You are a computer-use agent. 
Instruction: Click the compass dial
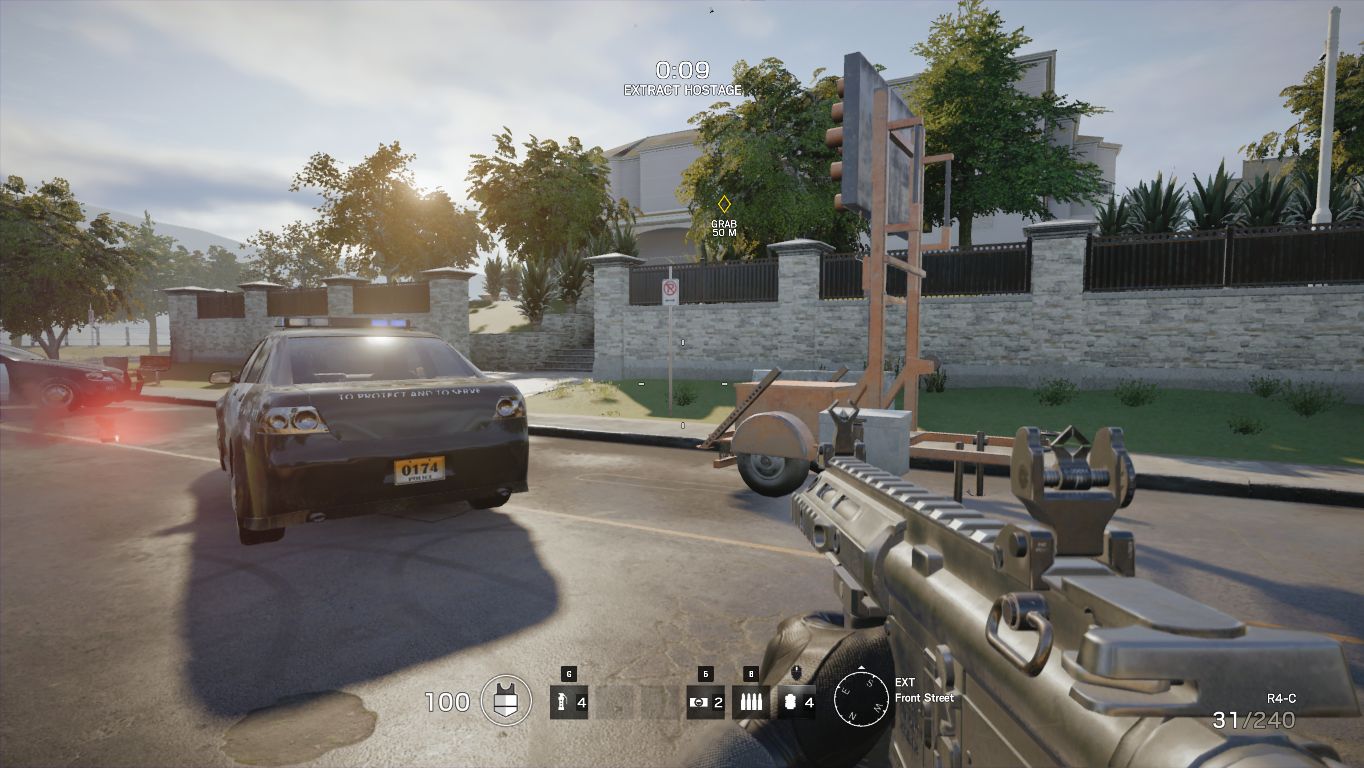click(861, 697)
